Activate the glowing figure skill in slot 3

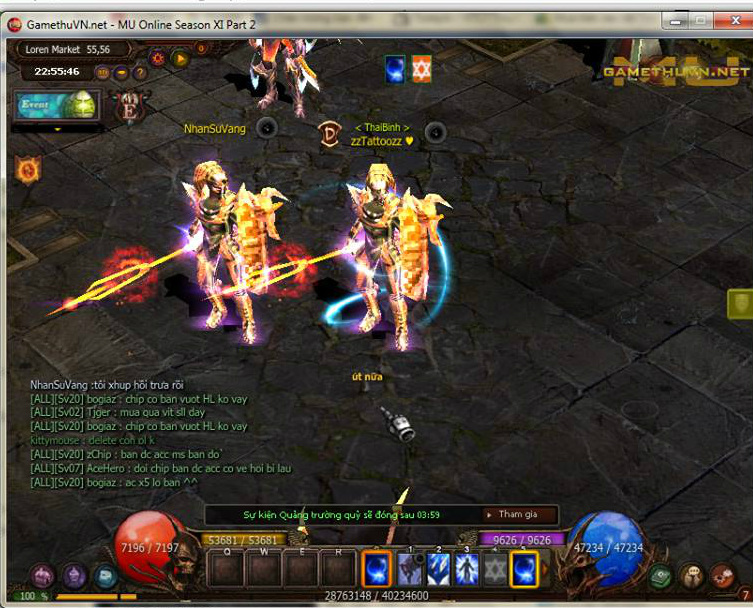pos(466,570)
